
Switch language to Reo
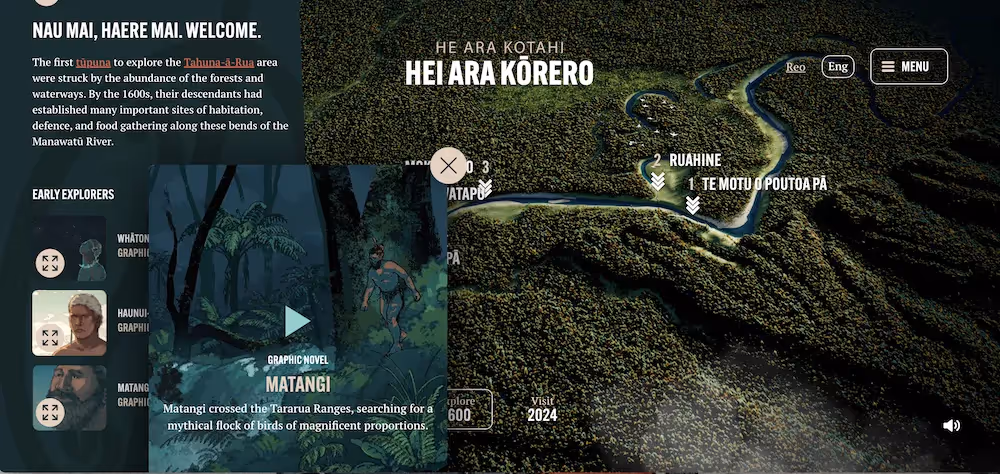coord(795,67)
